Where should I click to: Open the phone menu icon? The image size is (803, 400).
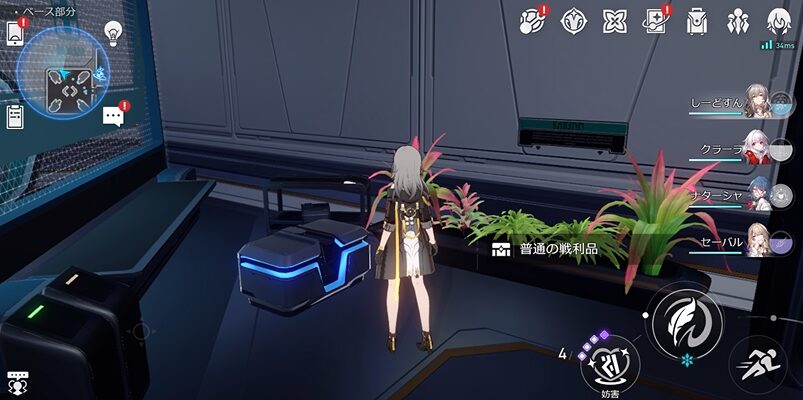click(15, 33)
